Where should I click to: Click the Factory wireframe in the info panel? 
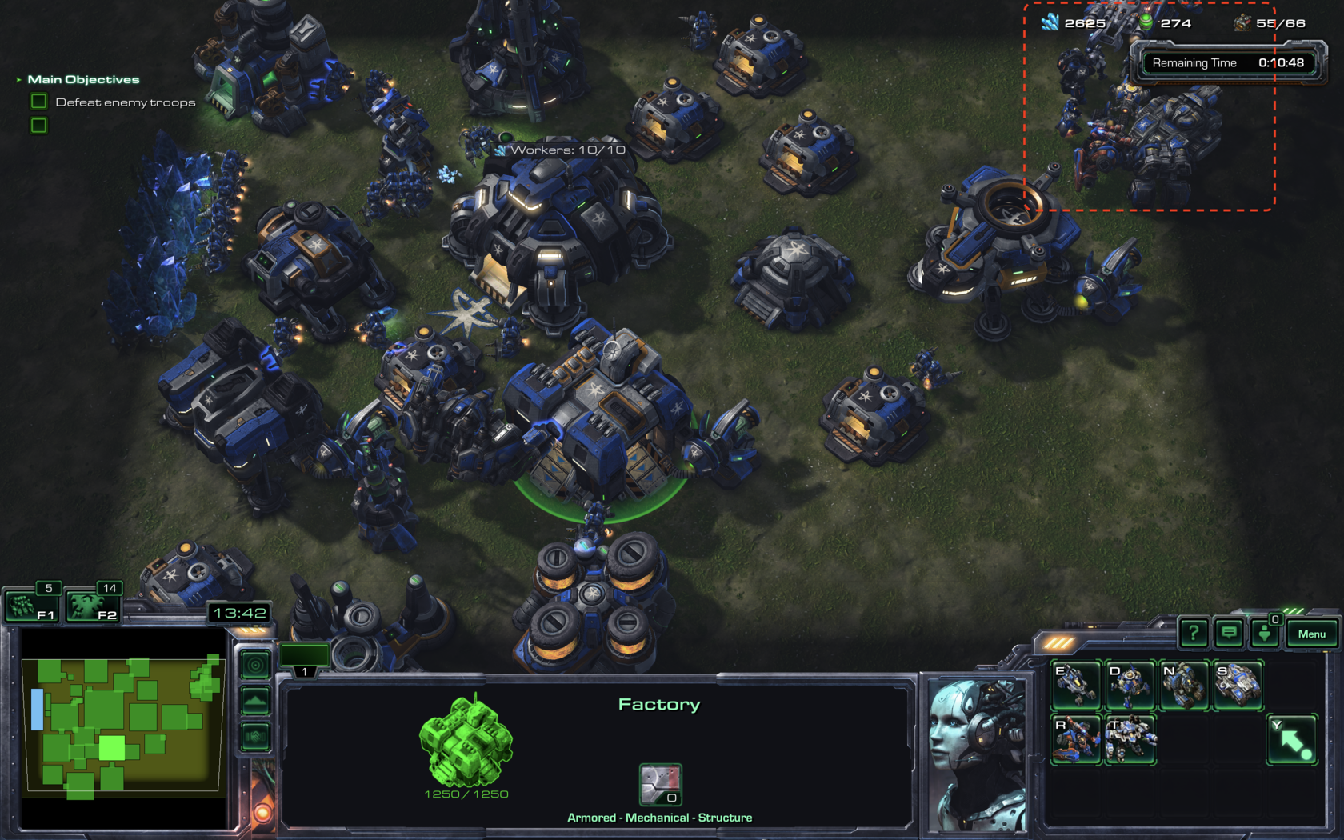coord(466,740)
